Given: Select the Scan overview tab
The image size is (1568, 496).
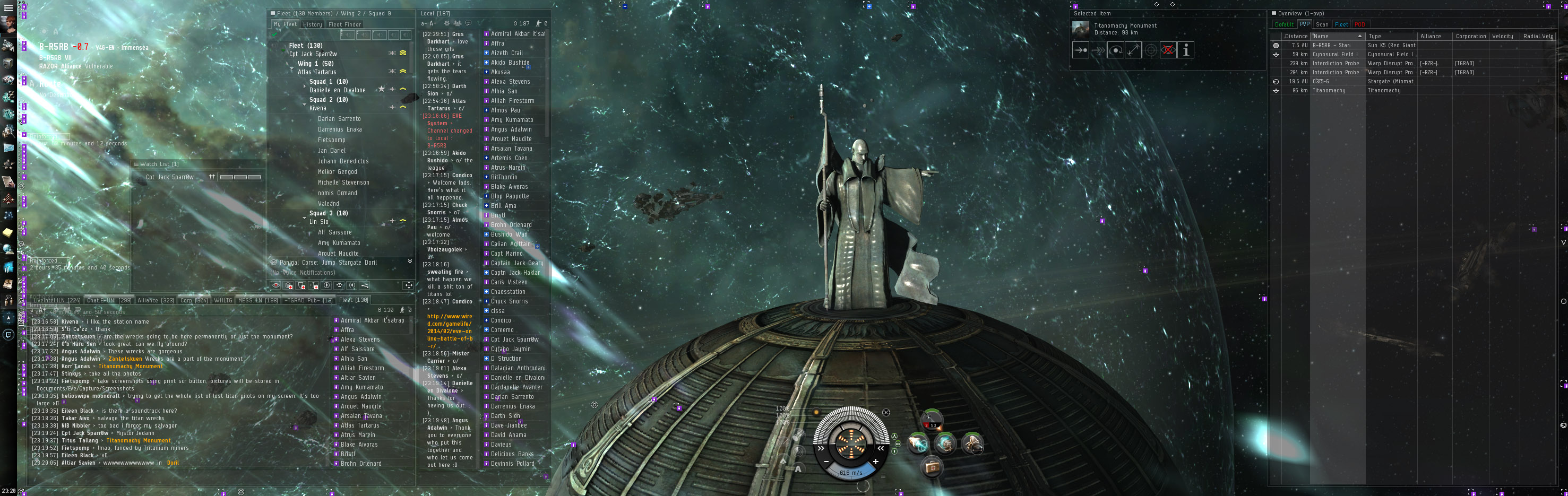Looking at the screenshot, I should click(1322, 25).
